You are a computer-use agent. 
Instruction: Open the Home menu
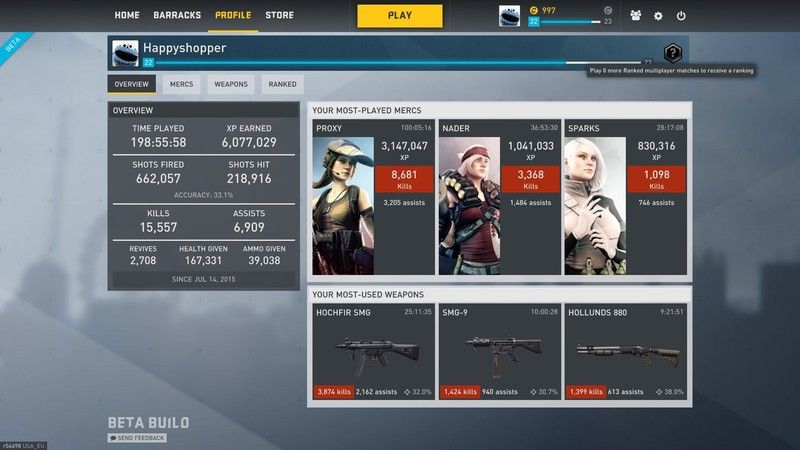(127, 16)
